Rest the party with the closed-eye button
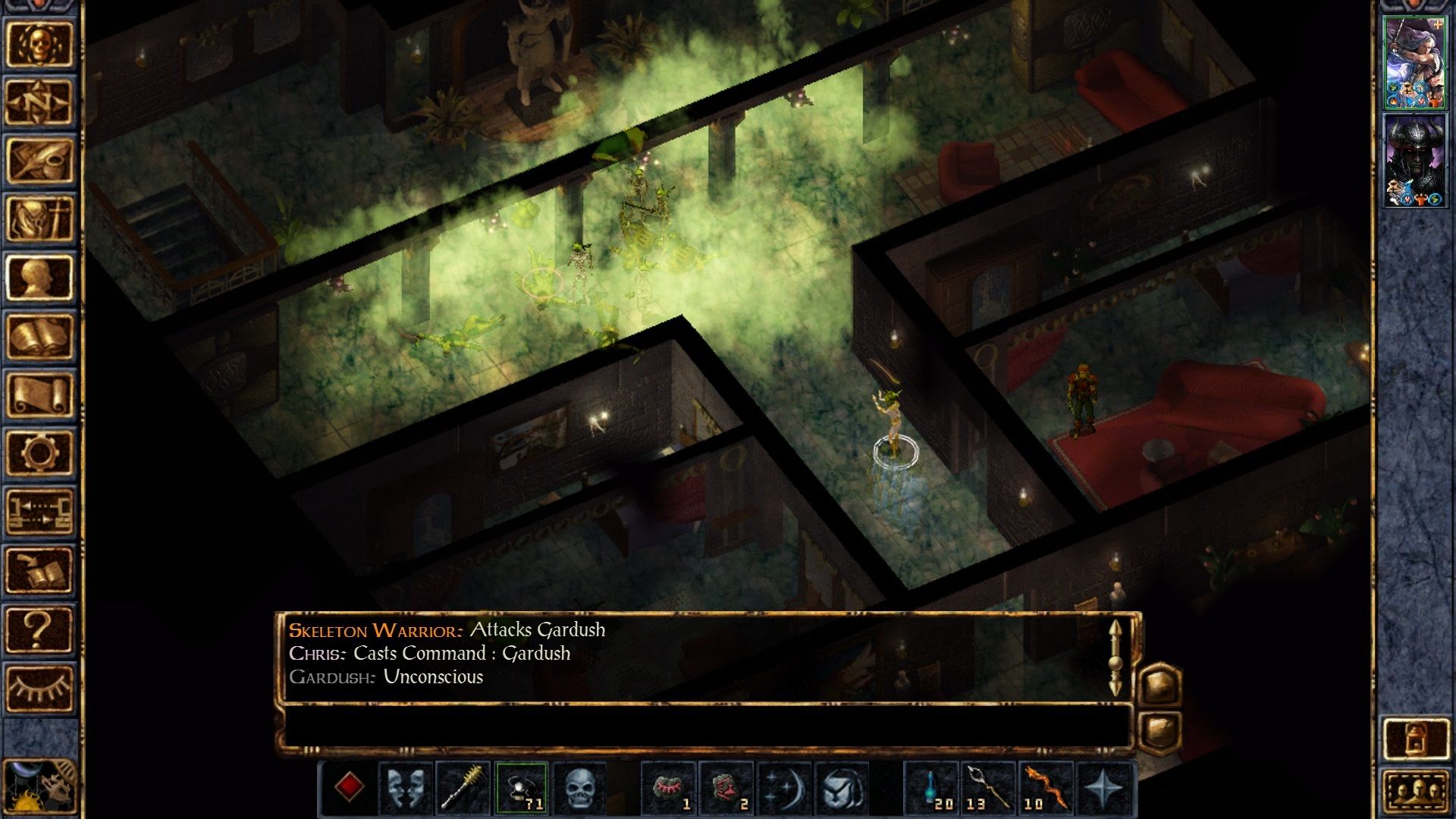 39,688
